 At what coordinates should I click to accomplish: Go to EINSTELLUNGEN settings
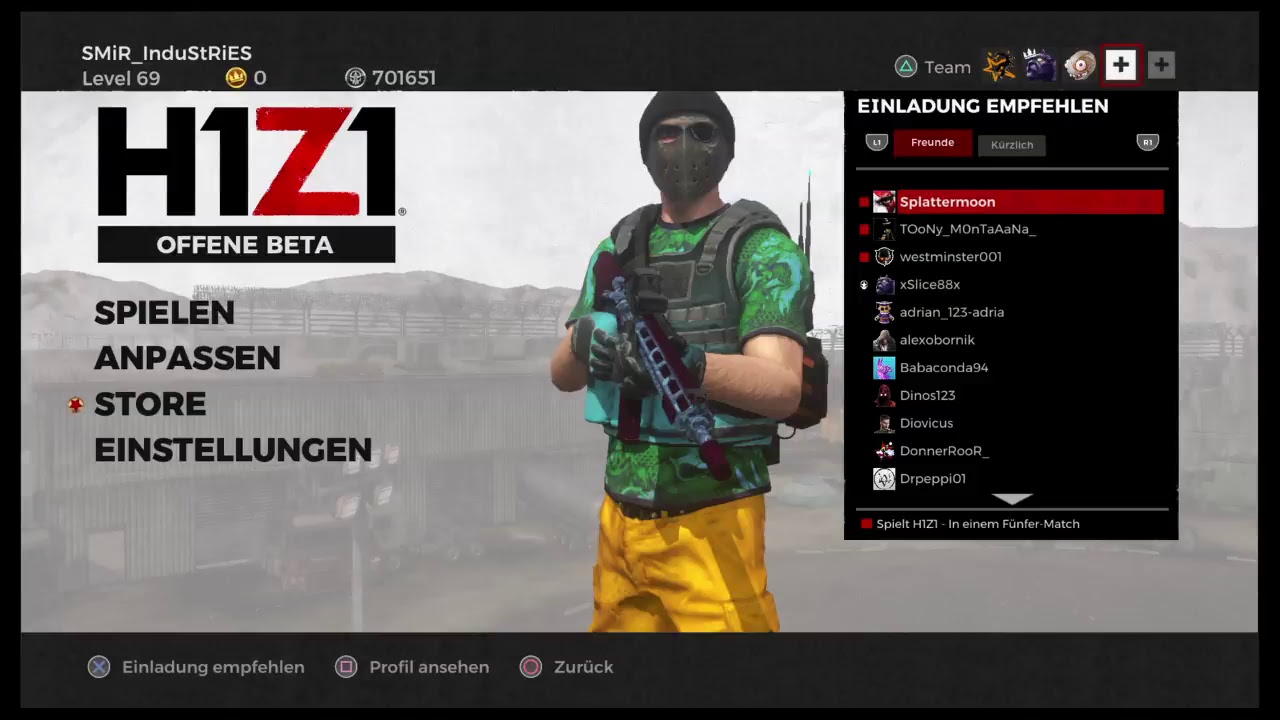click(233, 450)
